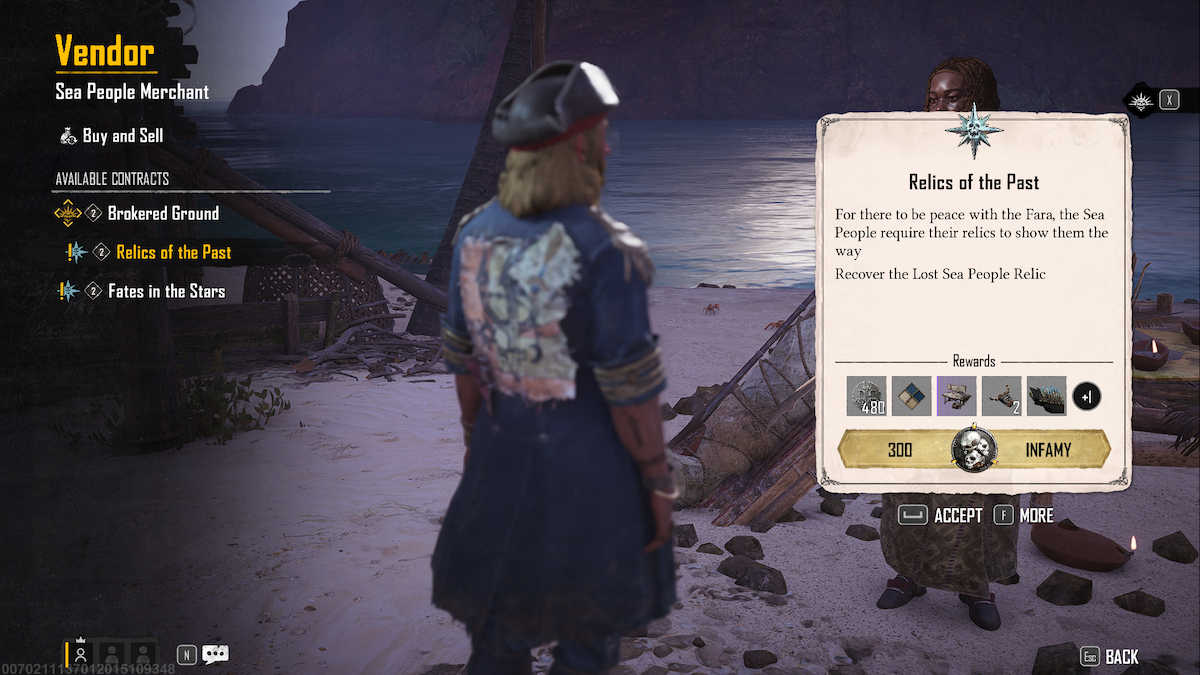Inspect the spiked hull armor reward
Image resolution: width=1200 pixels, height=675 pixels.
1046,396
